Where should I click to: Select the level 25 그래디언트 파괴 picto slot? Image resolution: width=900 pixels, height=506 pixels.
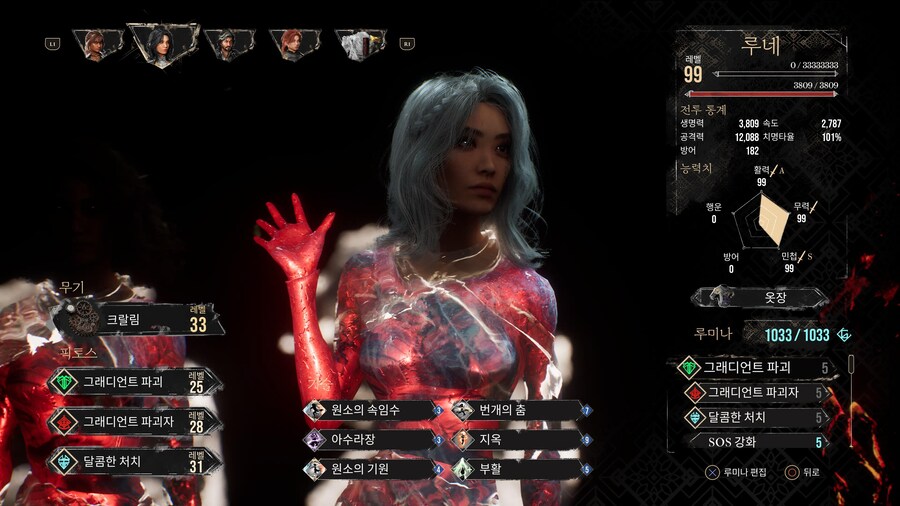pos(133,381)
